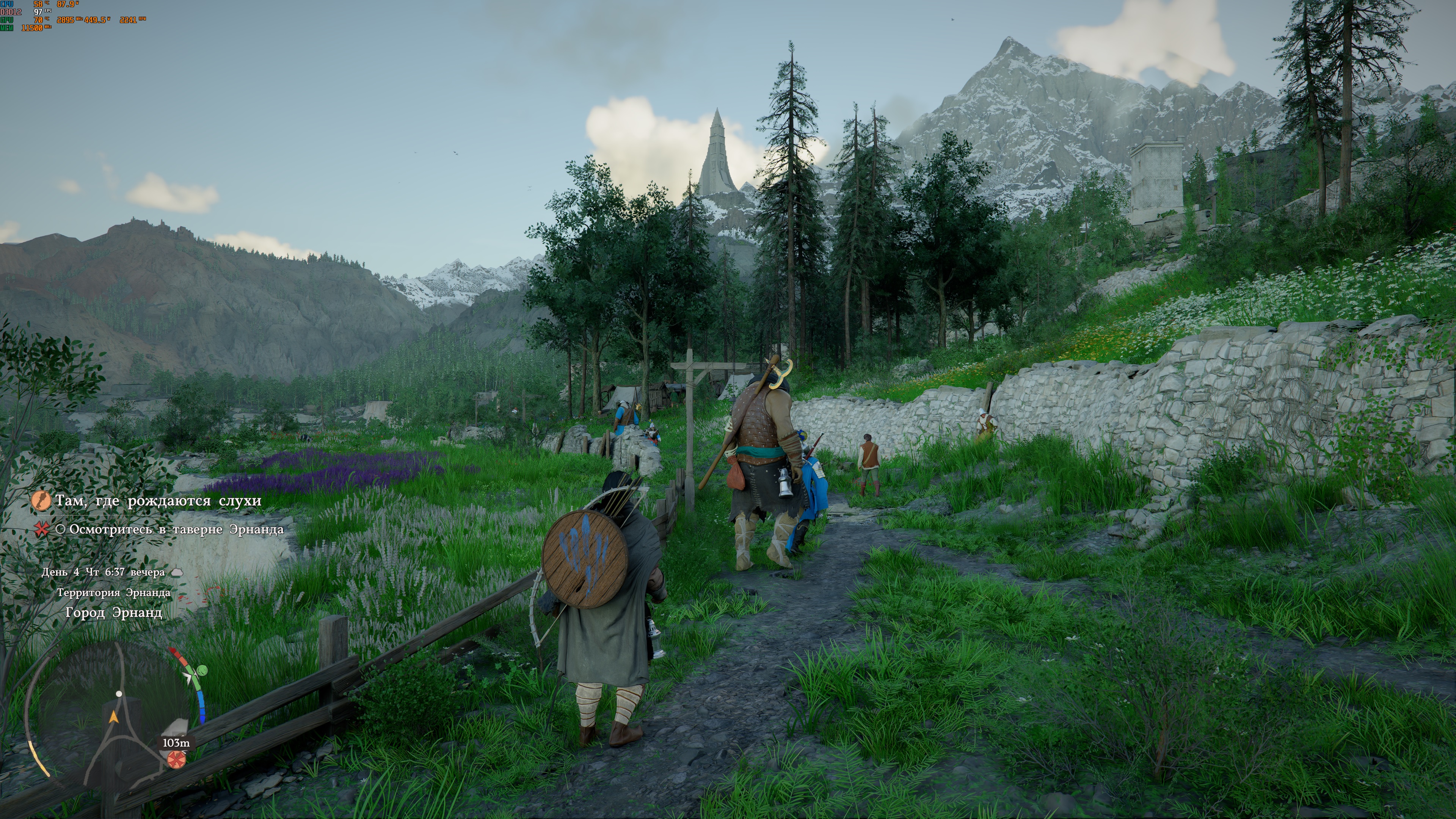Open the quest 'Там, где рождаются слухи'
Screen dimensions: 1456x819
point(158,501)
